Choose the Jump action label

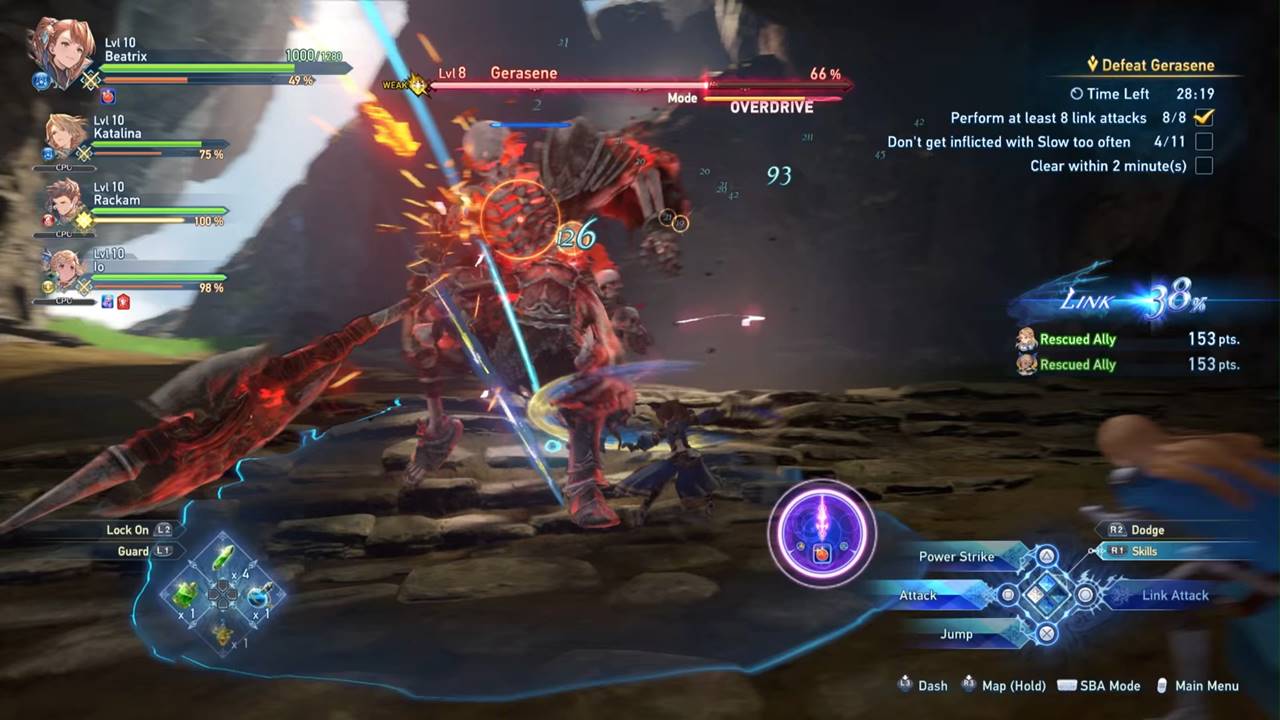pos(956,634)
